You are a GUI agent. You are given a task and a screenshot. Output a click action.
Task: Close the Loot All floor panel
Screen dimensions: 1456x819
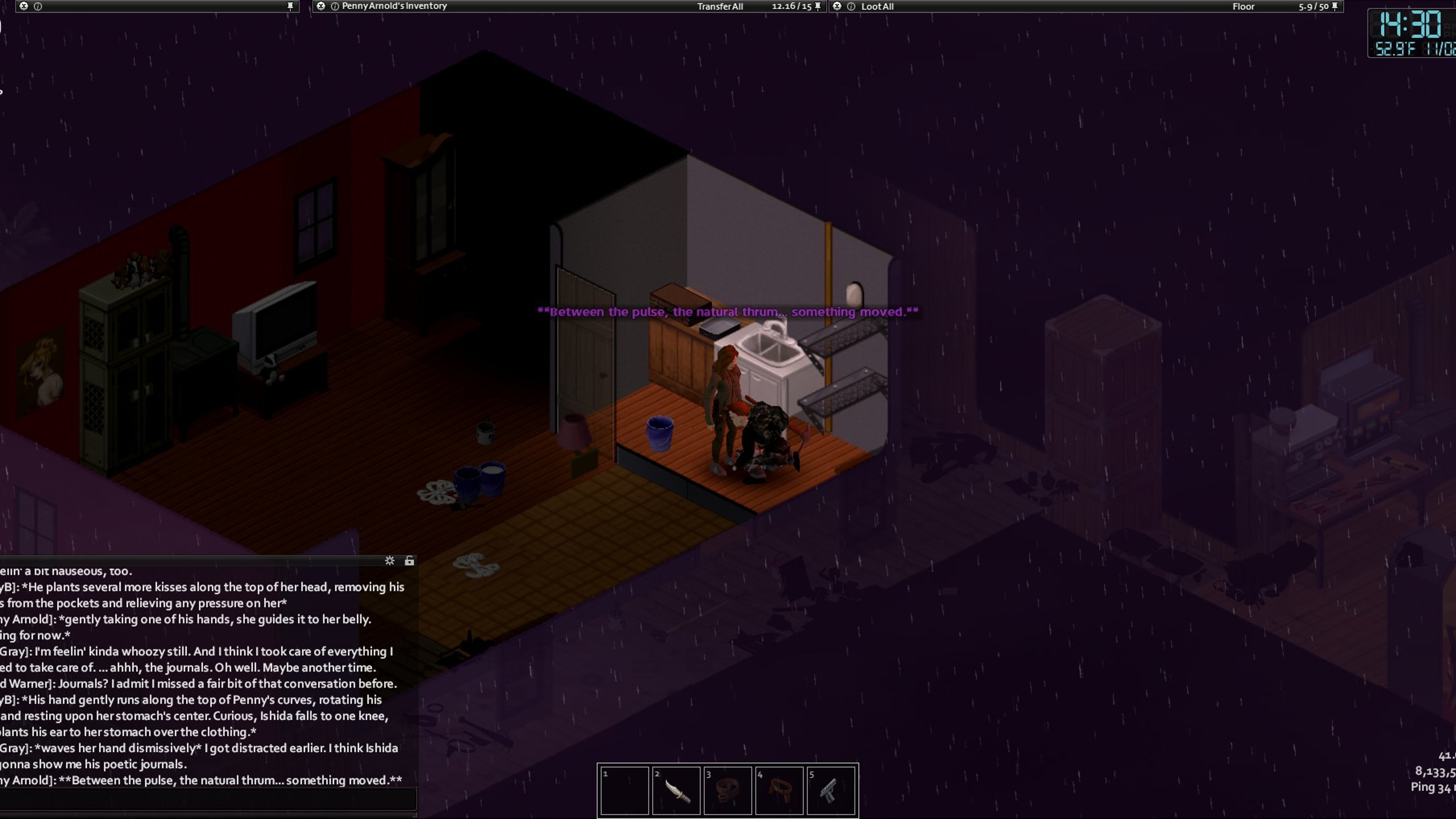[x=837, y=6]
